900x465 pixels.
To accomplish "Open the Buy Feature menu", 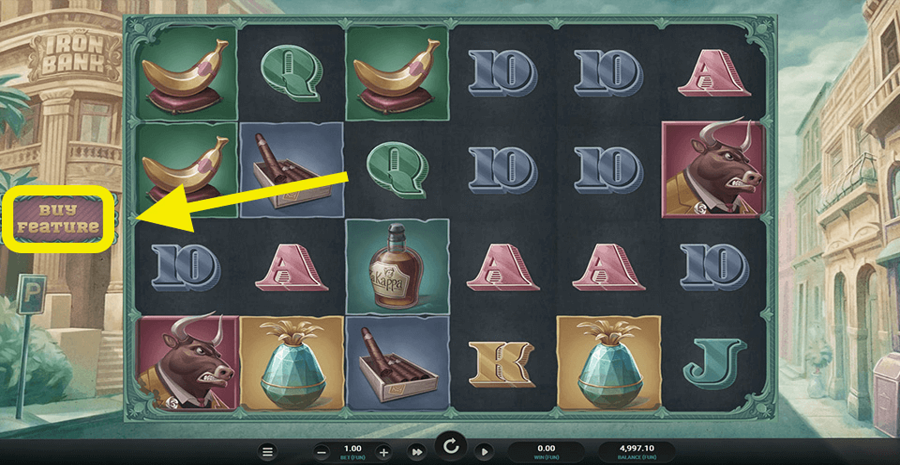I will tap(59, 218).
